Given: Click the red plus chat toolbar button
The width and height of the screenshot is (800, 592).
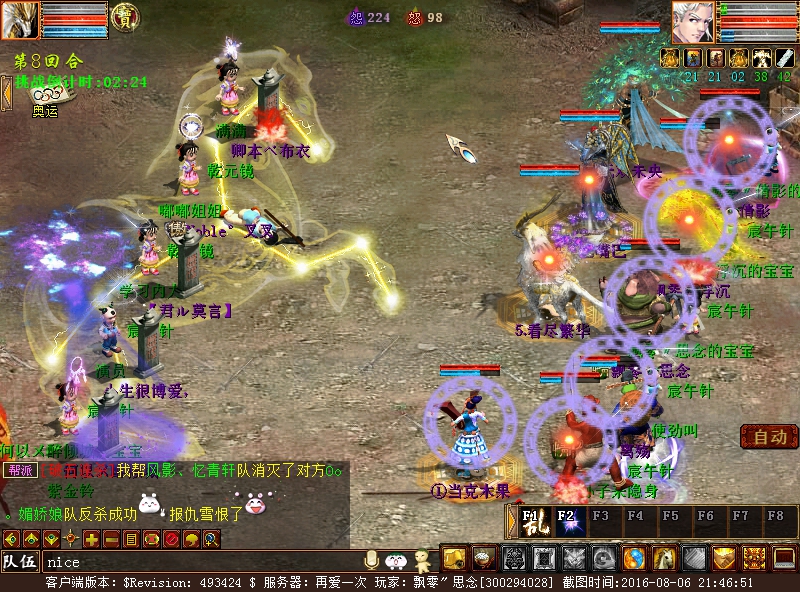Looking at the screenshot, I should point(91,540).
